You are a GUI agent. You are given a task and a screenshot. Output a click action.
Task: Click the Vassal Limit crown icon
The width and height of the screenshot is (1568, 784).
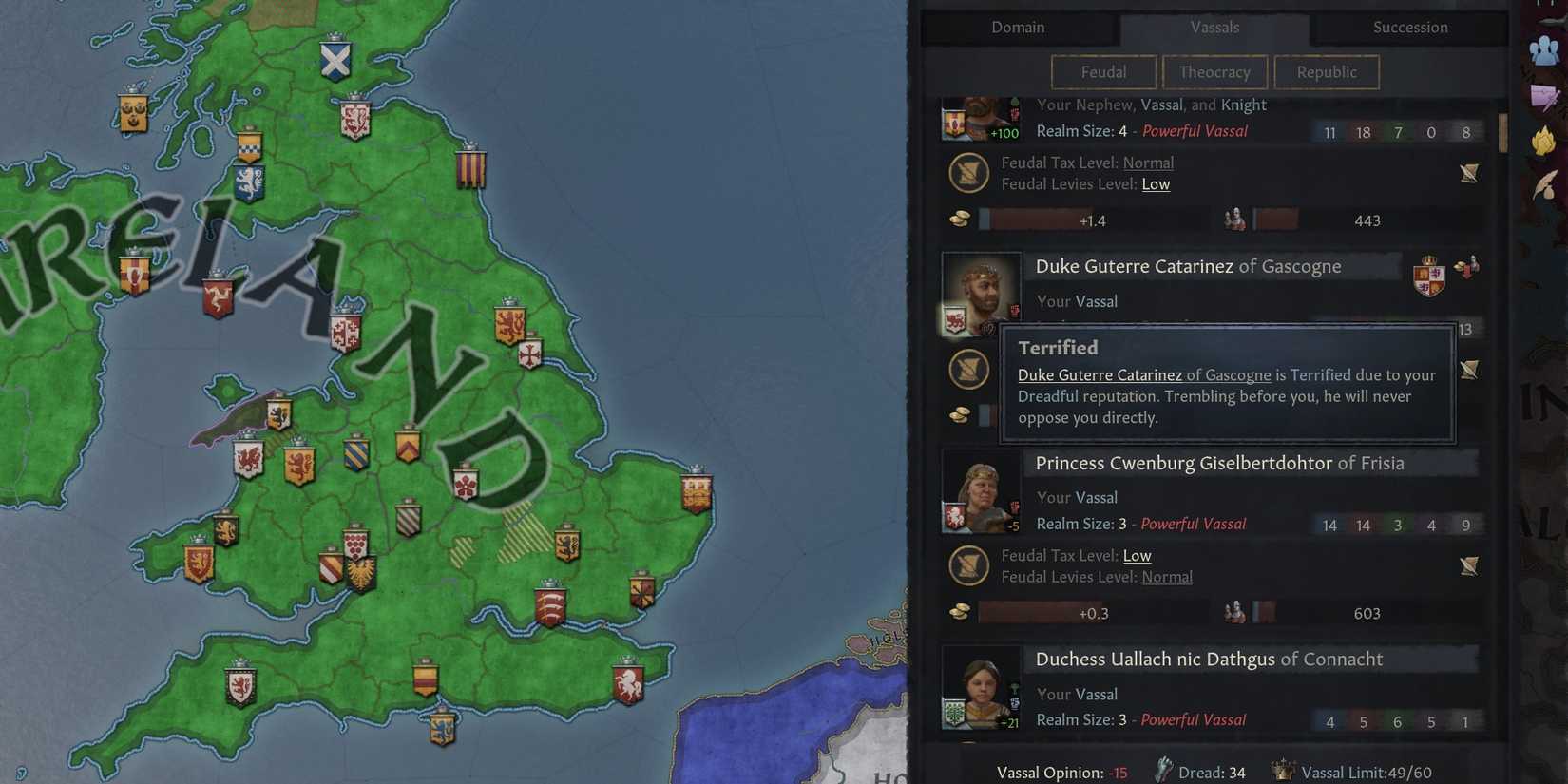1282,772
